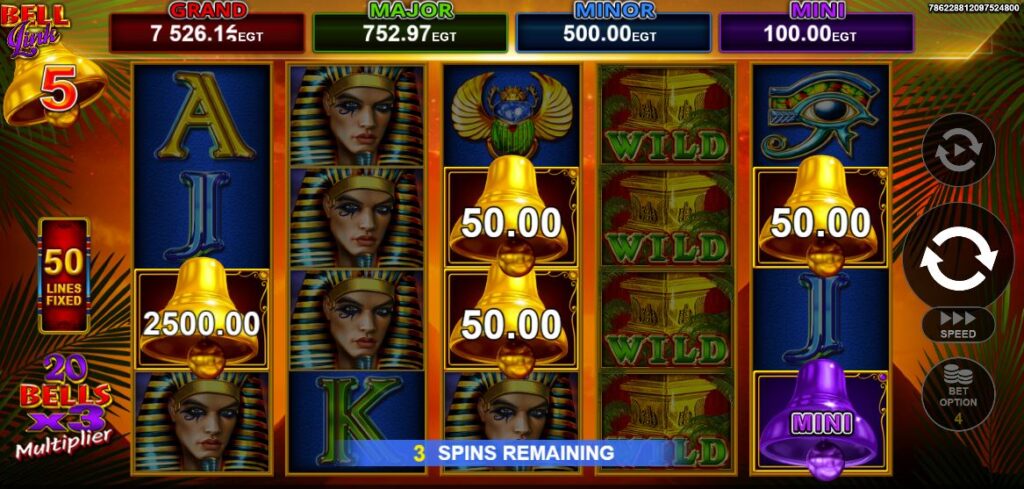1024x489 pixels.
Task: Open the Bet Option coin button
Action: (x=957, y=394)
